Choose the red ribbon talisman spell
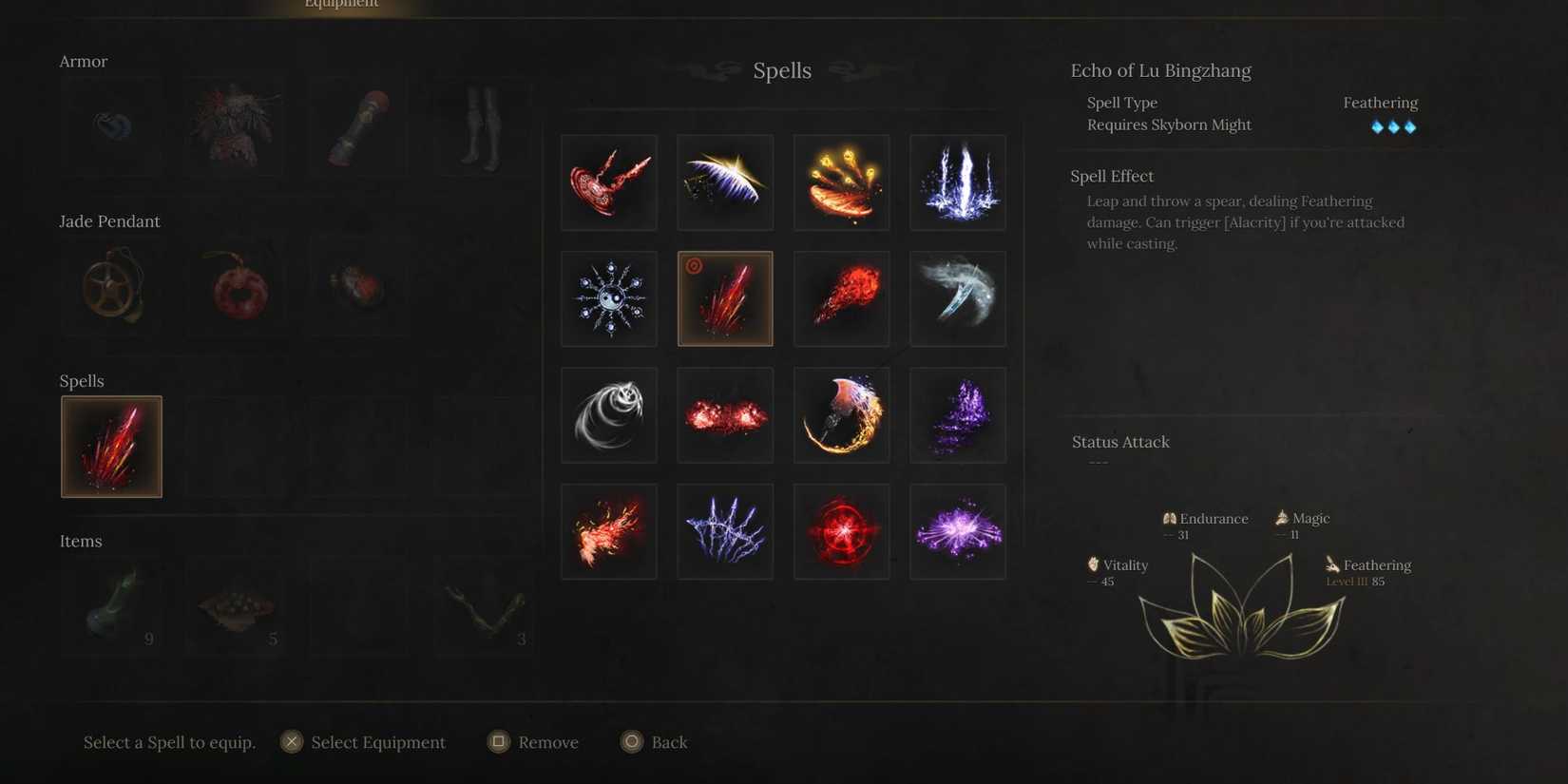 (x=609, y=182)
